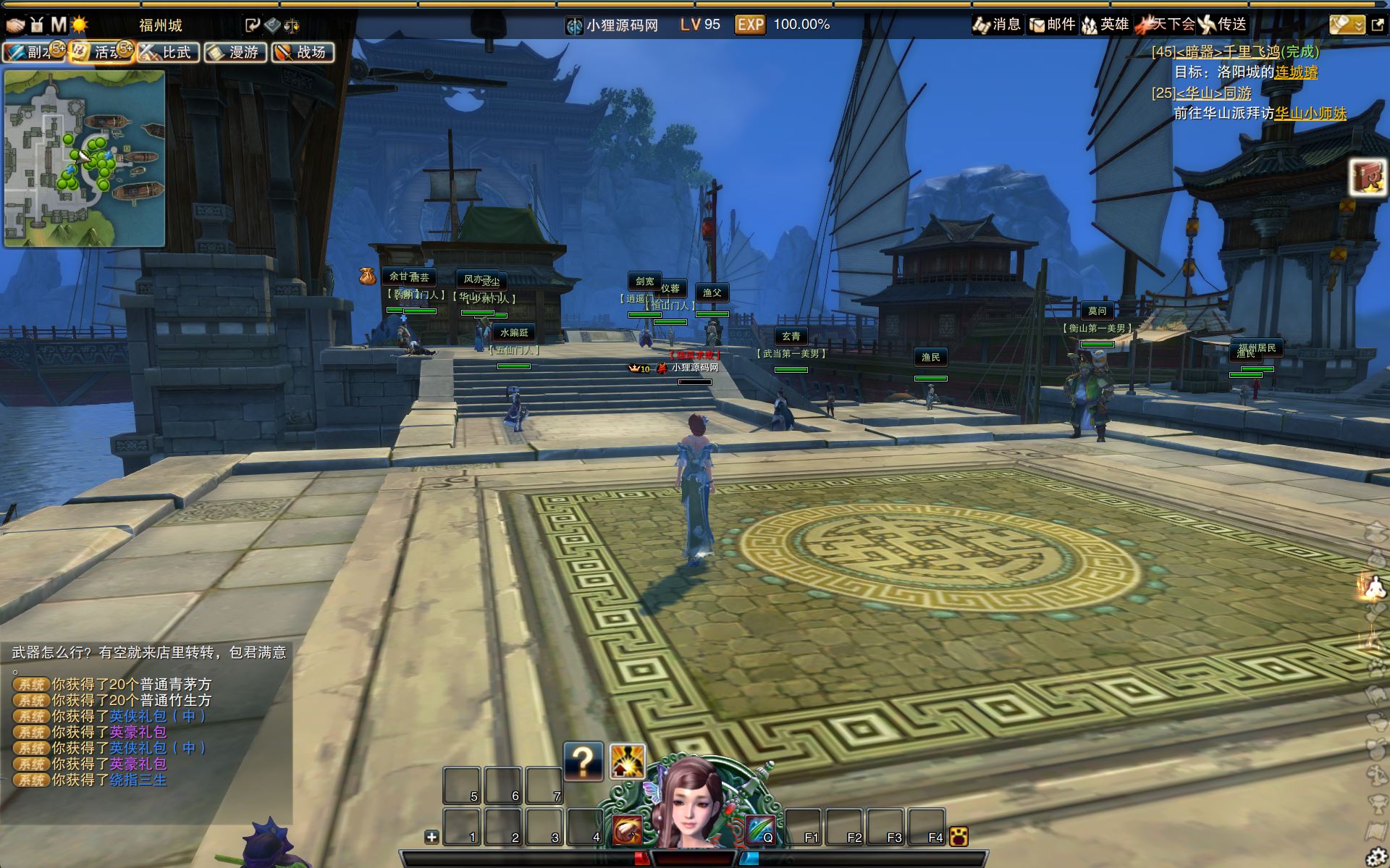
Task: Open the settings gear icon
Action: coord(1376,856)
